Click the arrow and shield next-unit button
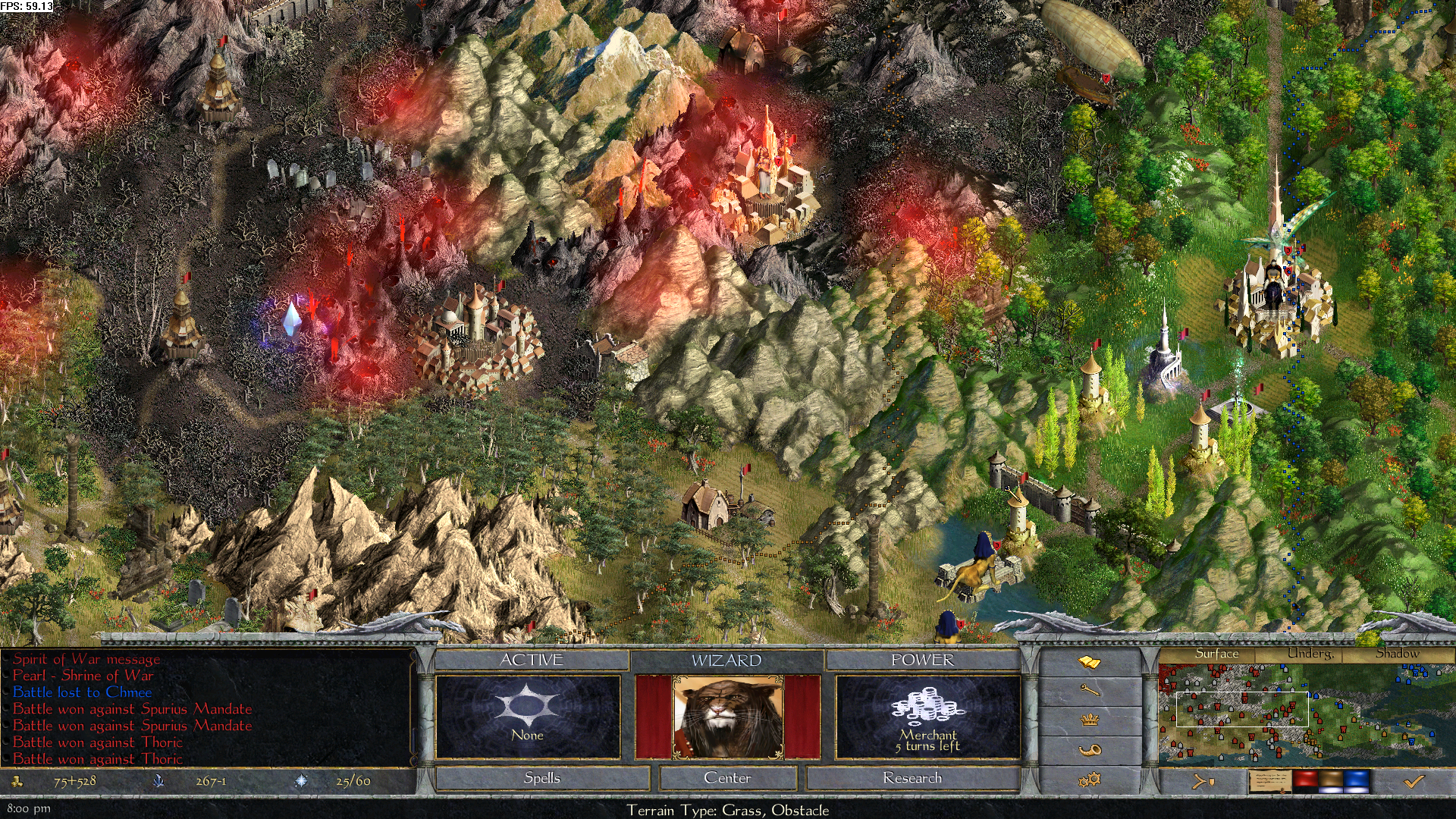This screenshot has height=819, width=1456. pyautogui.click(x=1203, y=781)
